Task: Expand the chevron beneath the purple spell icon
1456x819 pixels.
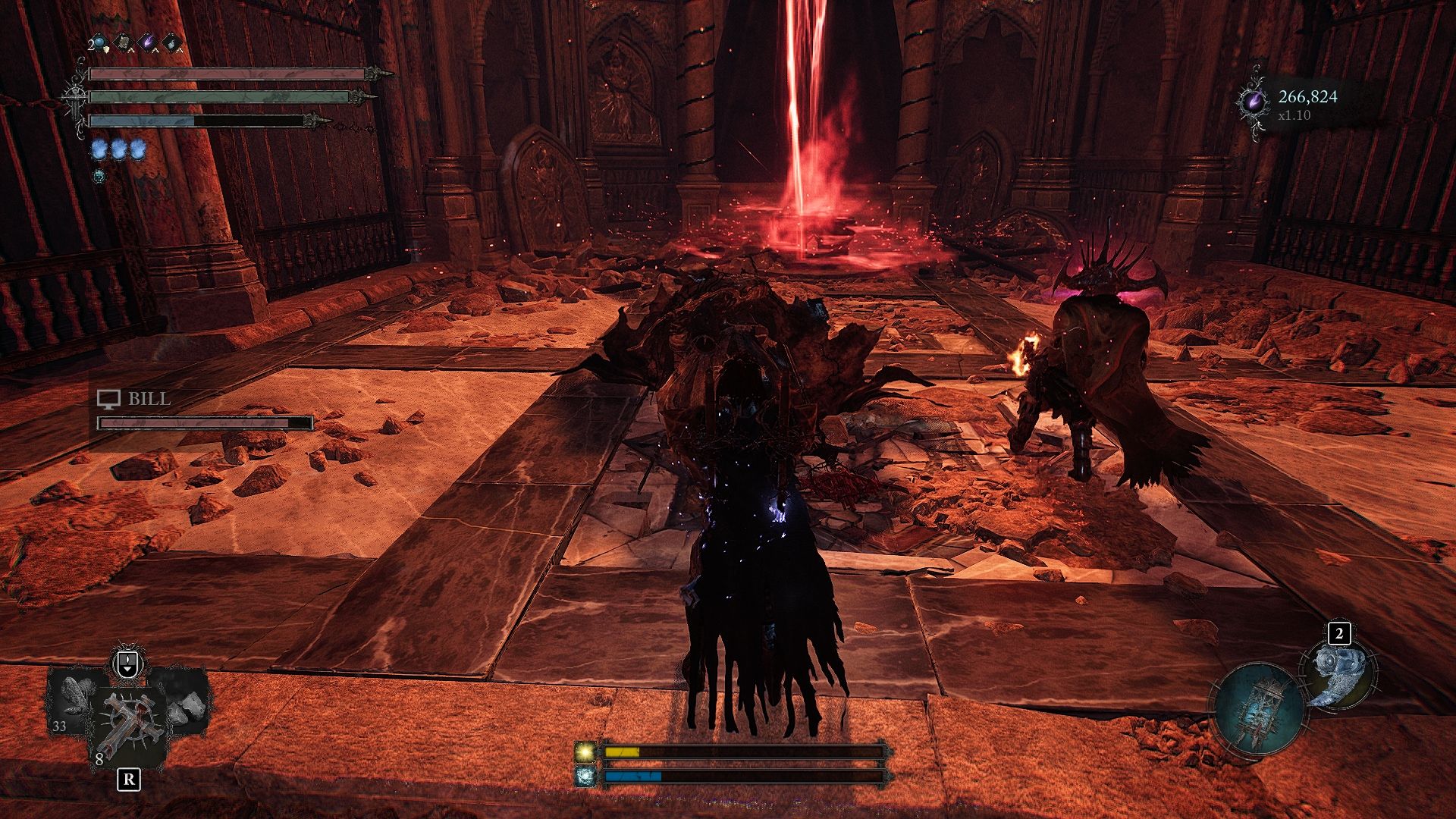Action: coord(155,52)
